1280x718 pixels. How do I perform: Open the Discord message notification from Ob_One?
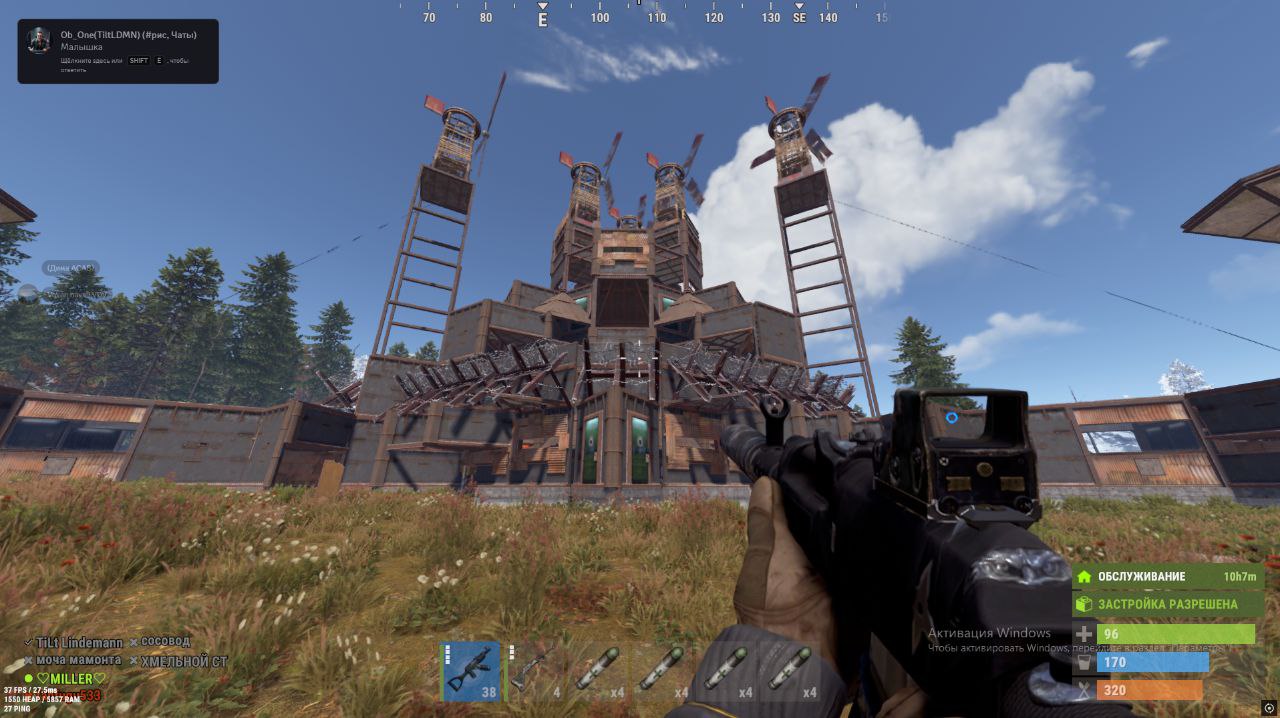[x=118, y=51]
